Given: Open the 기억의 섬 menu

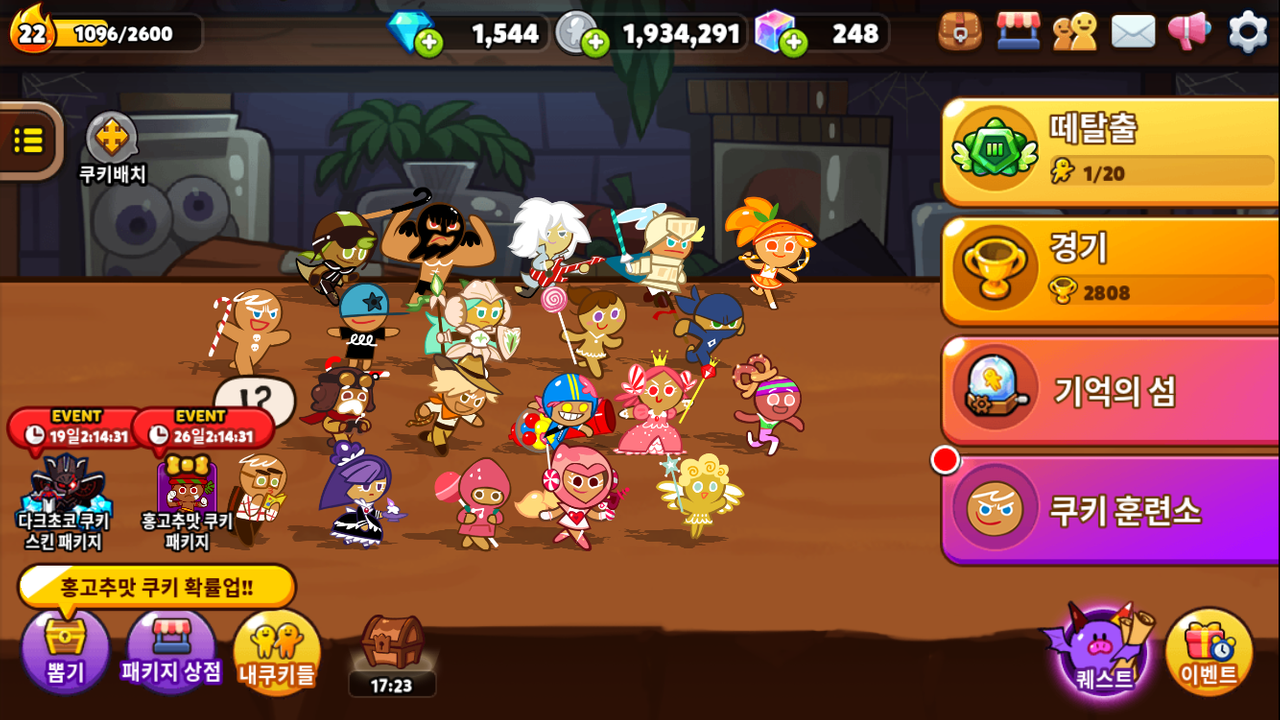Looking at the screenshot, I should pos(1110,390).
